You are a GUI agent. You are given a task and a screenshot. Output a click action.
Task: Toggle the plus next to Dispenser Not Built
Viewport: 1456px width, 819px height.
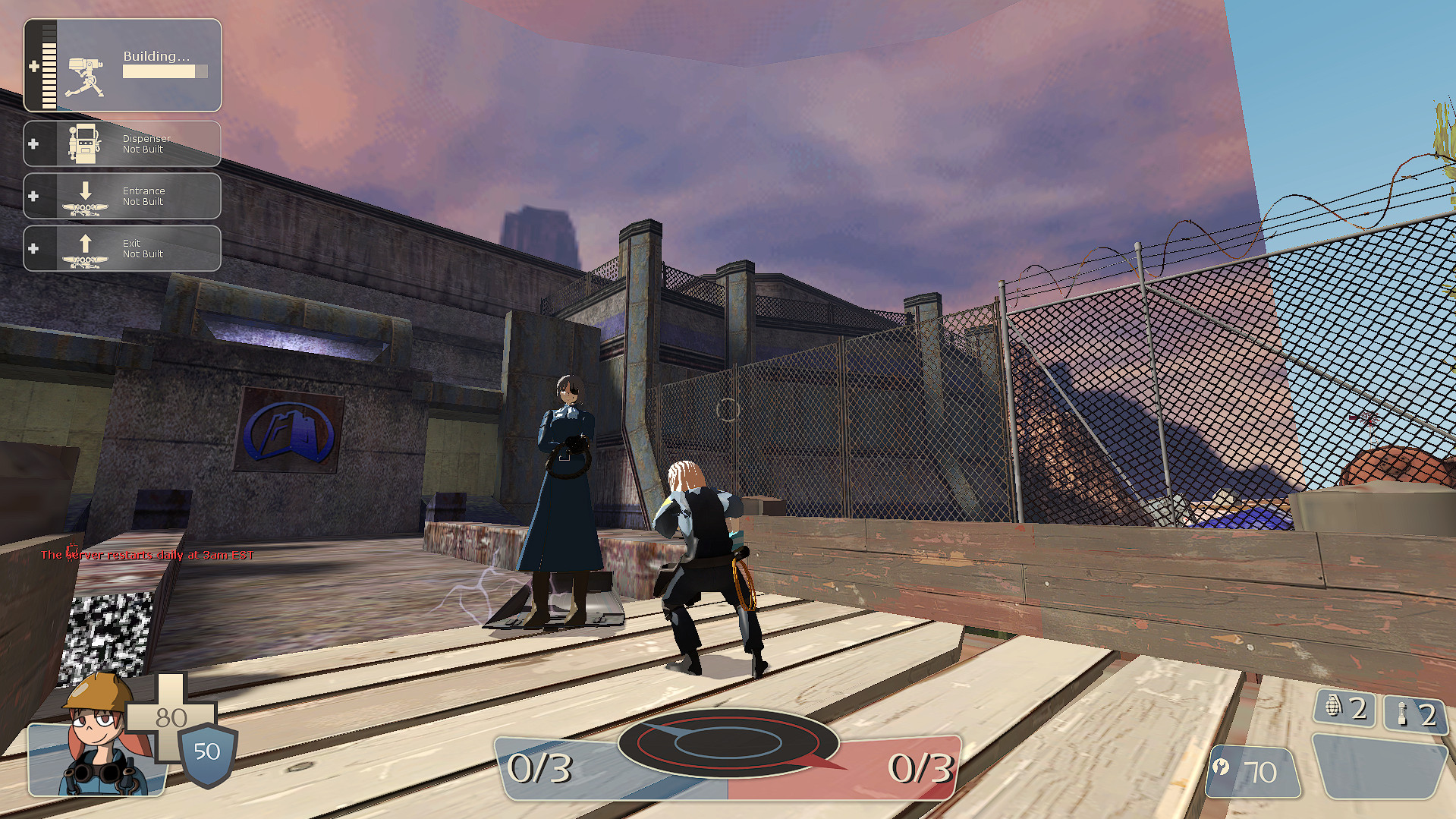pos(33,143)
